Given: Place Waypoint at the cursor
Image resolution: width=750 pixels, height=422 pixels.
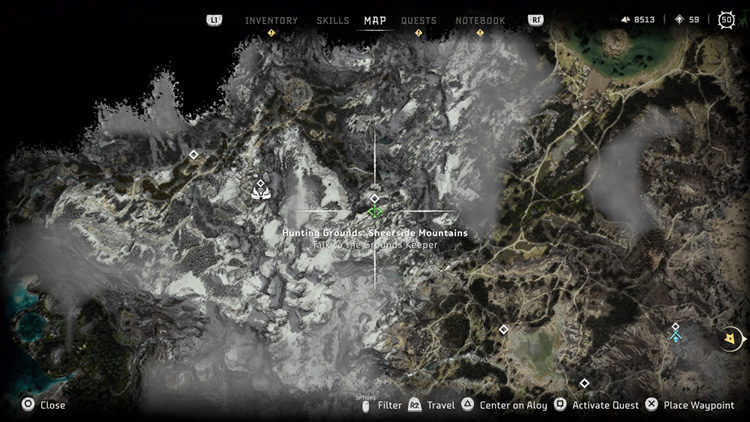Looking at the screenshot, I should coord(688,405).
